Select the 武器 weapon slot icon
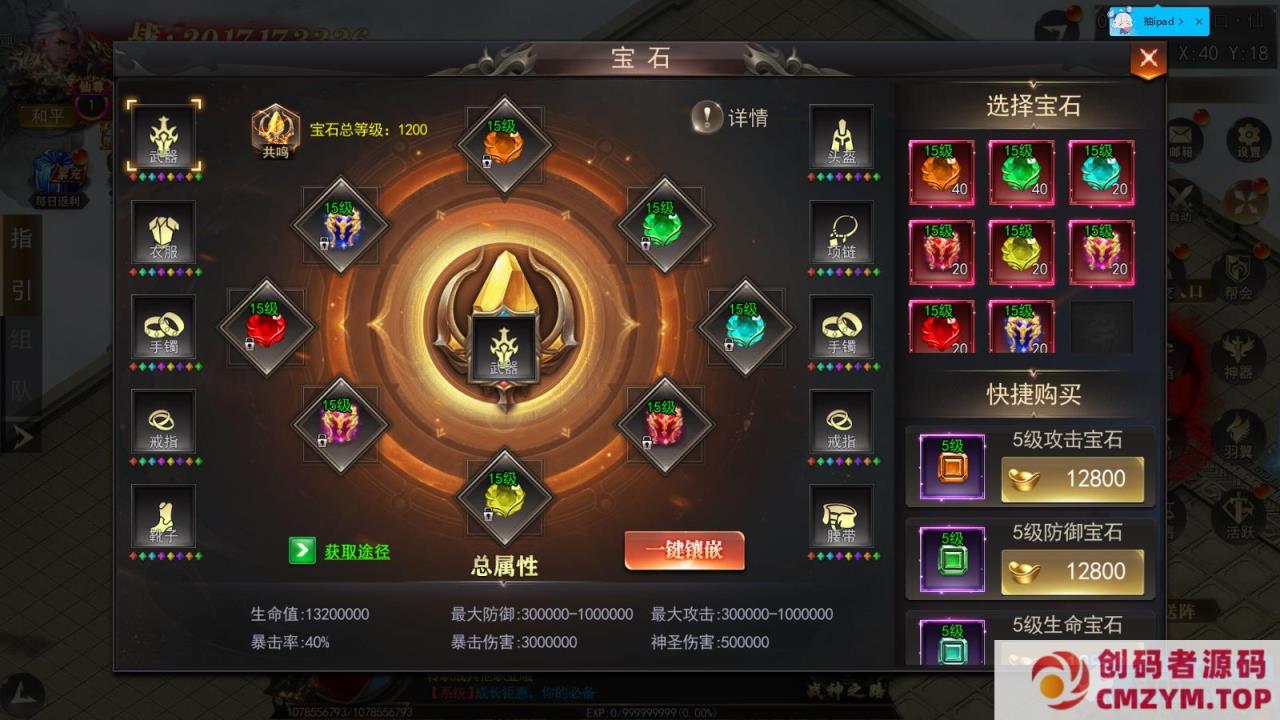The height and width of the screenshot is (720, 1280). 162,135
